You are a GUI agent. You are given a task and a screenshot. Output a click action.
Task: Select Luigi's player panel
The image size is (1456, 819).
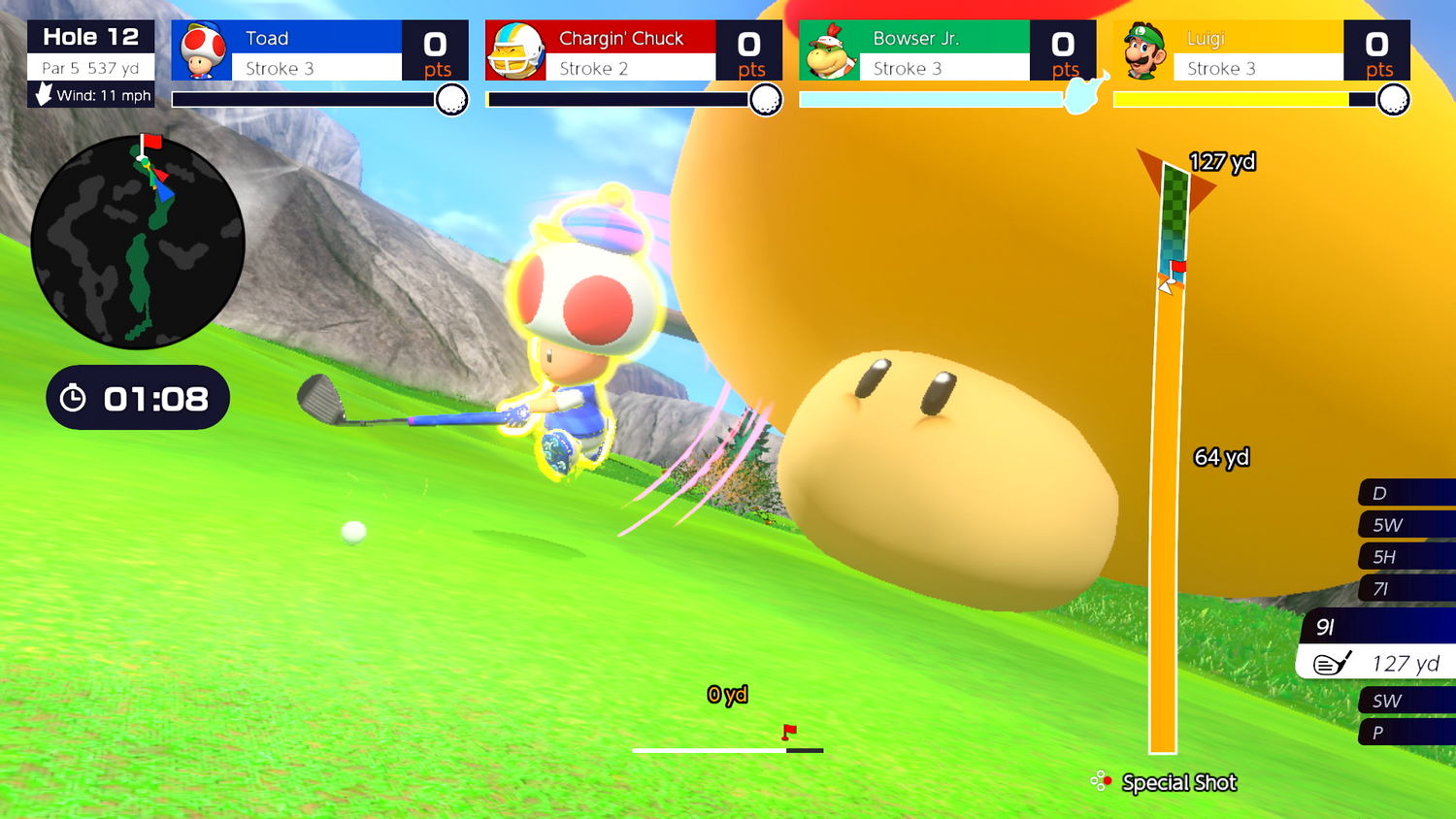pyautogui.click(x=1261, y=50)
